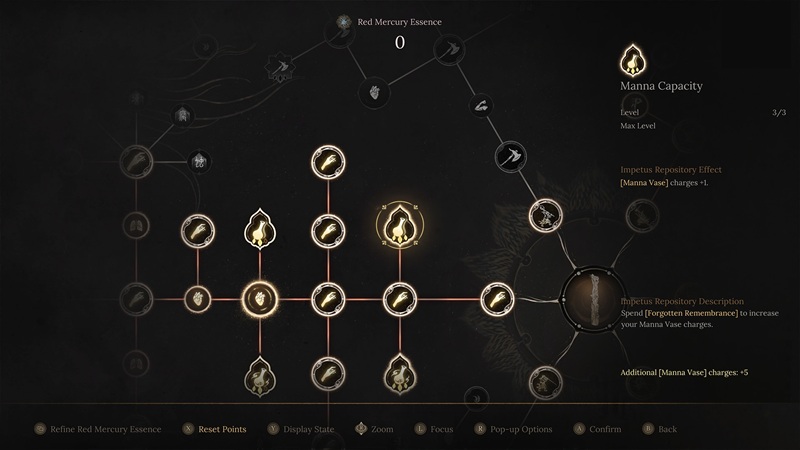Choose the glowing ringed heart node
The image size is (800, 450).
(260, 297)
